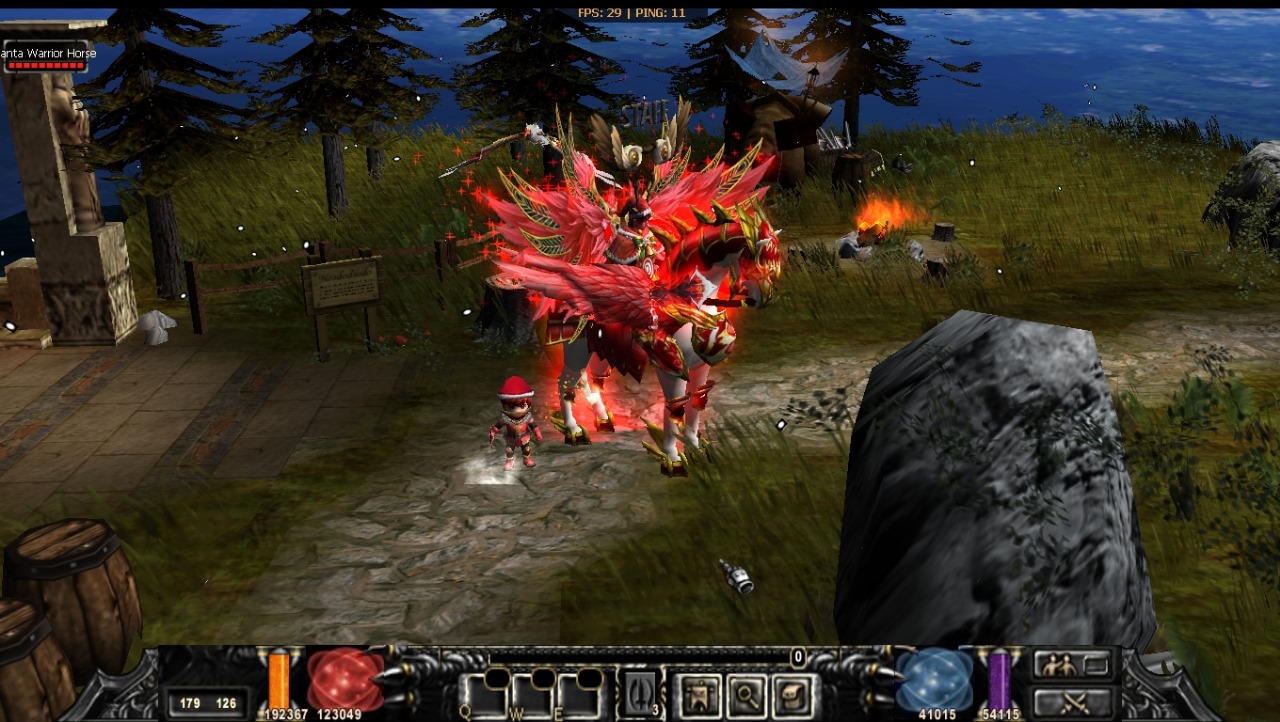The image size is (1280, 722).
Task: Click the skill icon numbered 3
Action: click(x=640, y=694)
